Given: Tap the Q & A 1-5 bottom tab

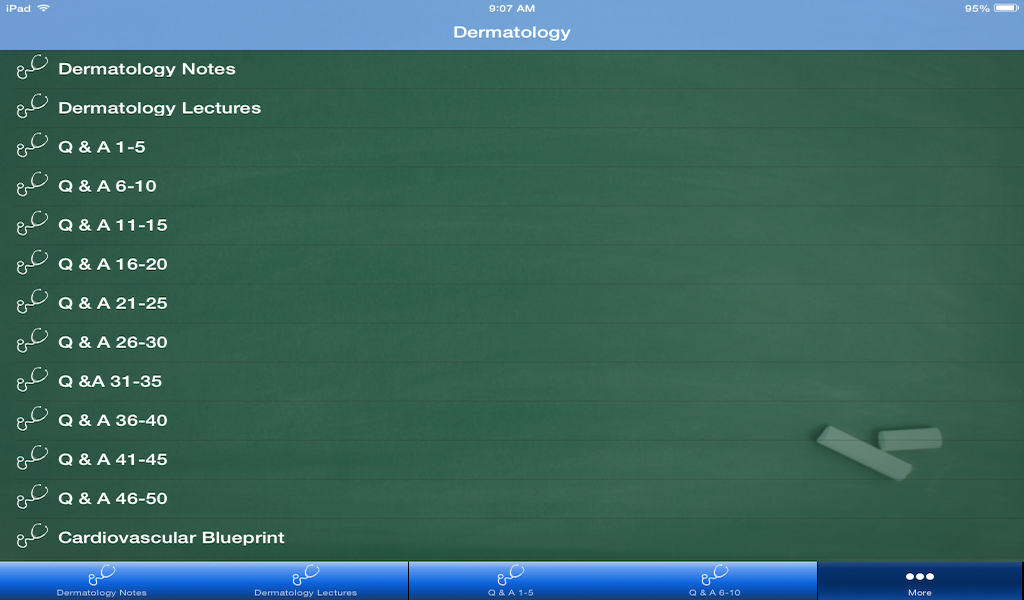Looking at the screenshot, I should click(511, 581).
